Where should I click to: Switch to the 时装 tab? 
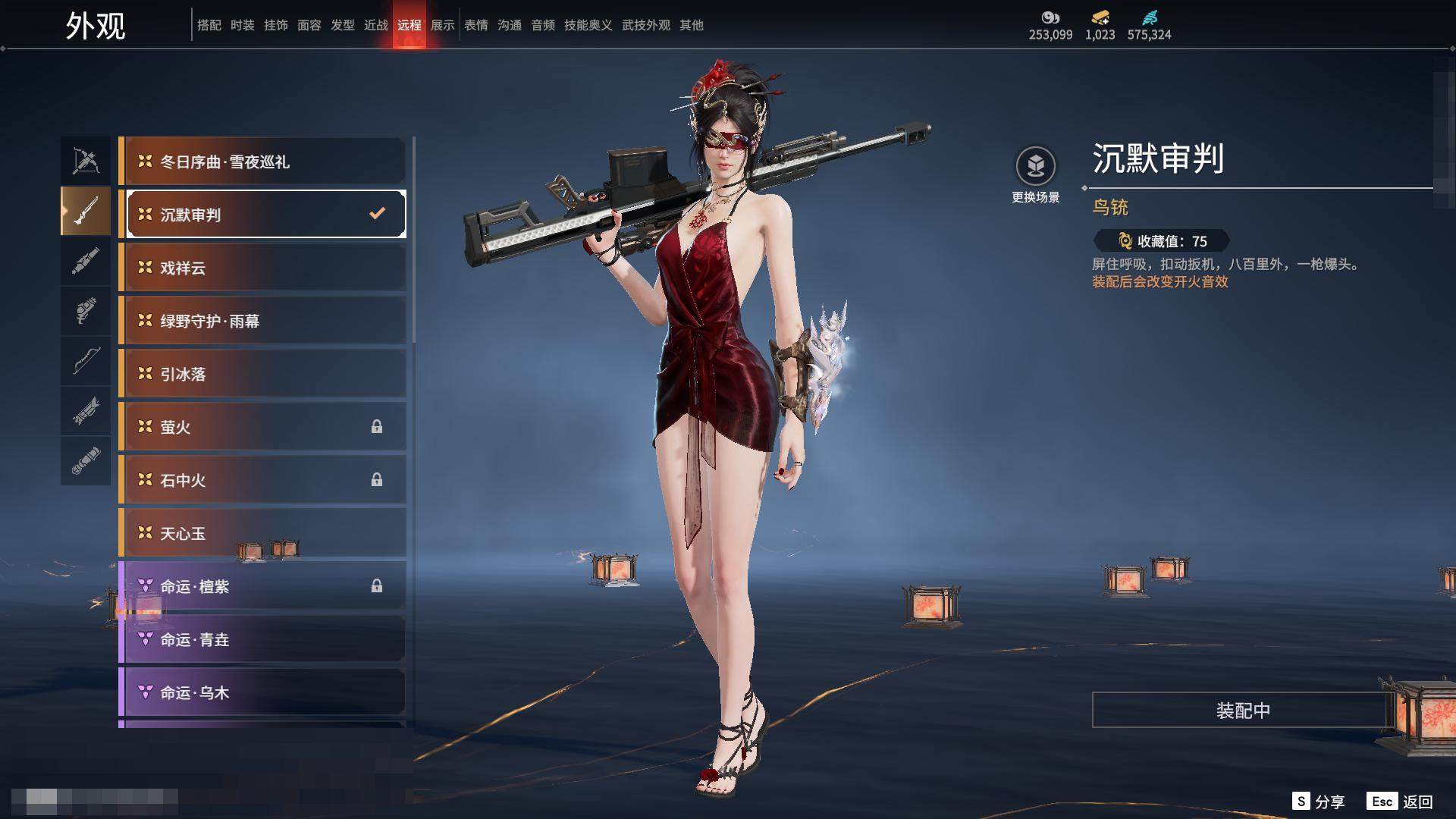tap(243, 25)
